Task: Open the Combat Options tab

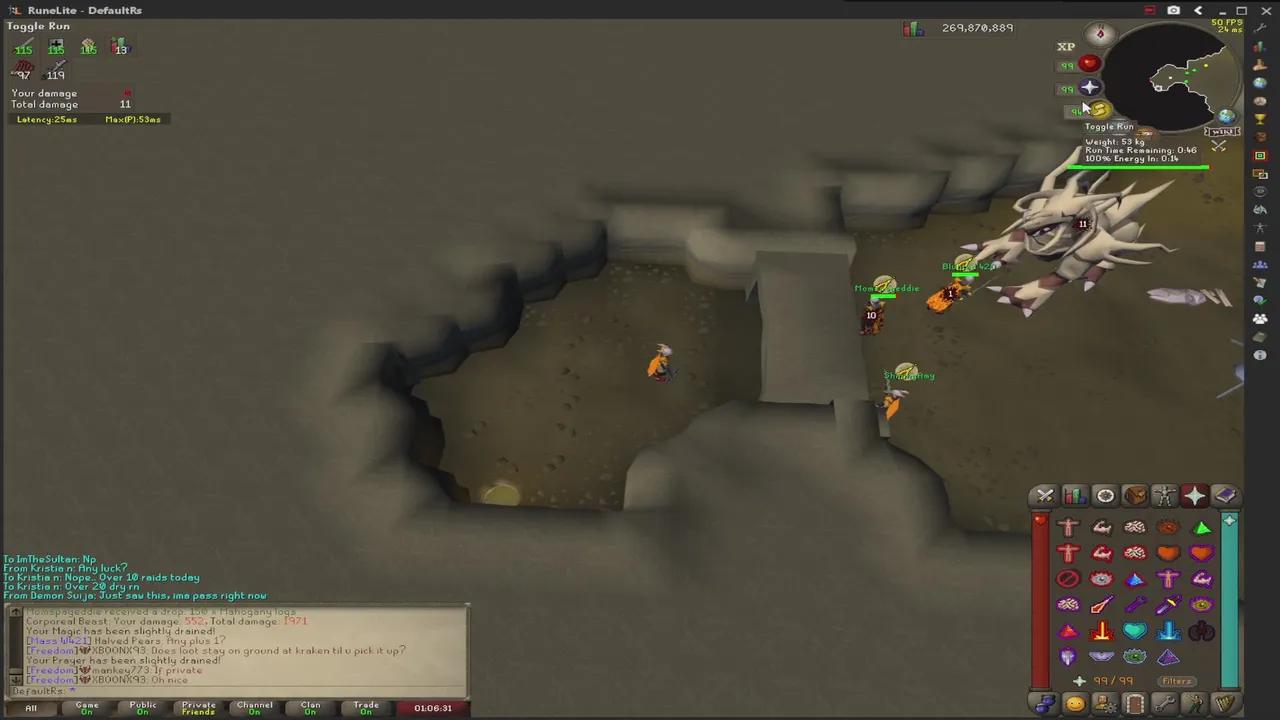Action: 1045,496
